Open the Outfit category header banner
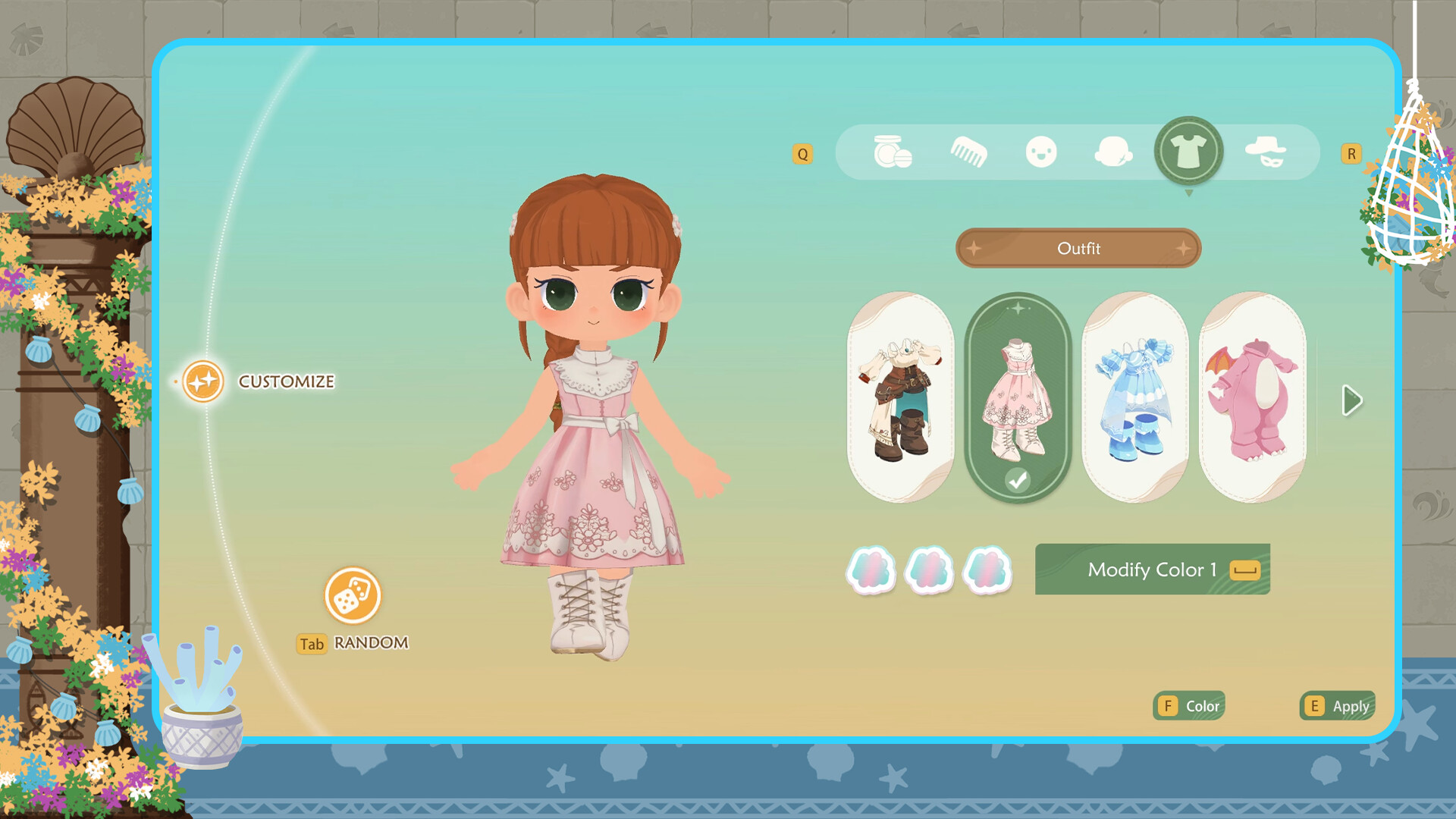This screenshot has width=1456, height=819. [x=1078, y=249]
